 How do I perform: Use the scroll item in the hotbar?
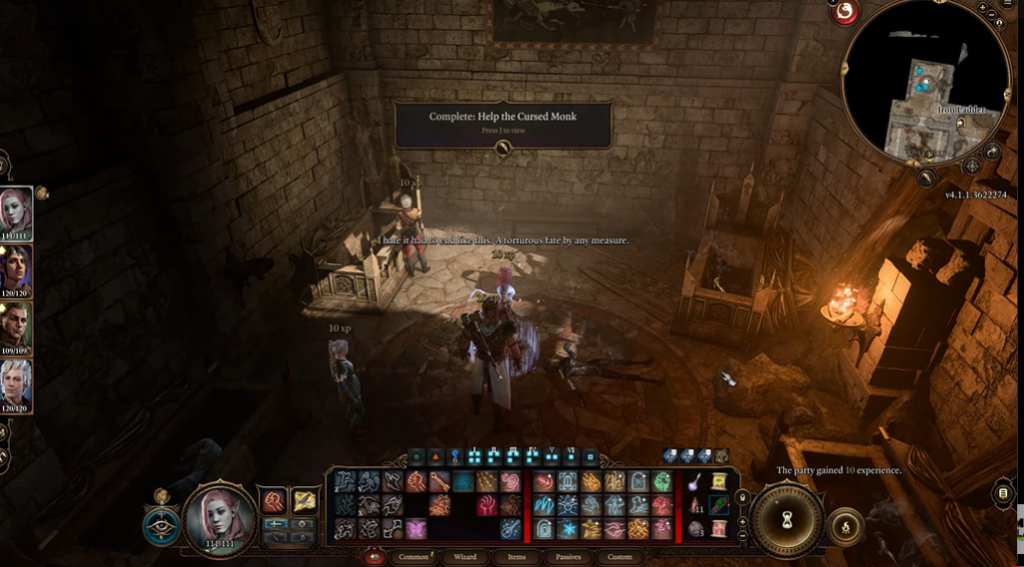pos(719,483)
